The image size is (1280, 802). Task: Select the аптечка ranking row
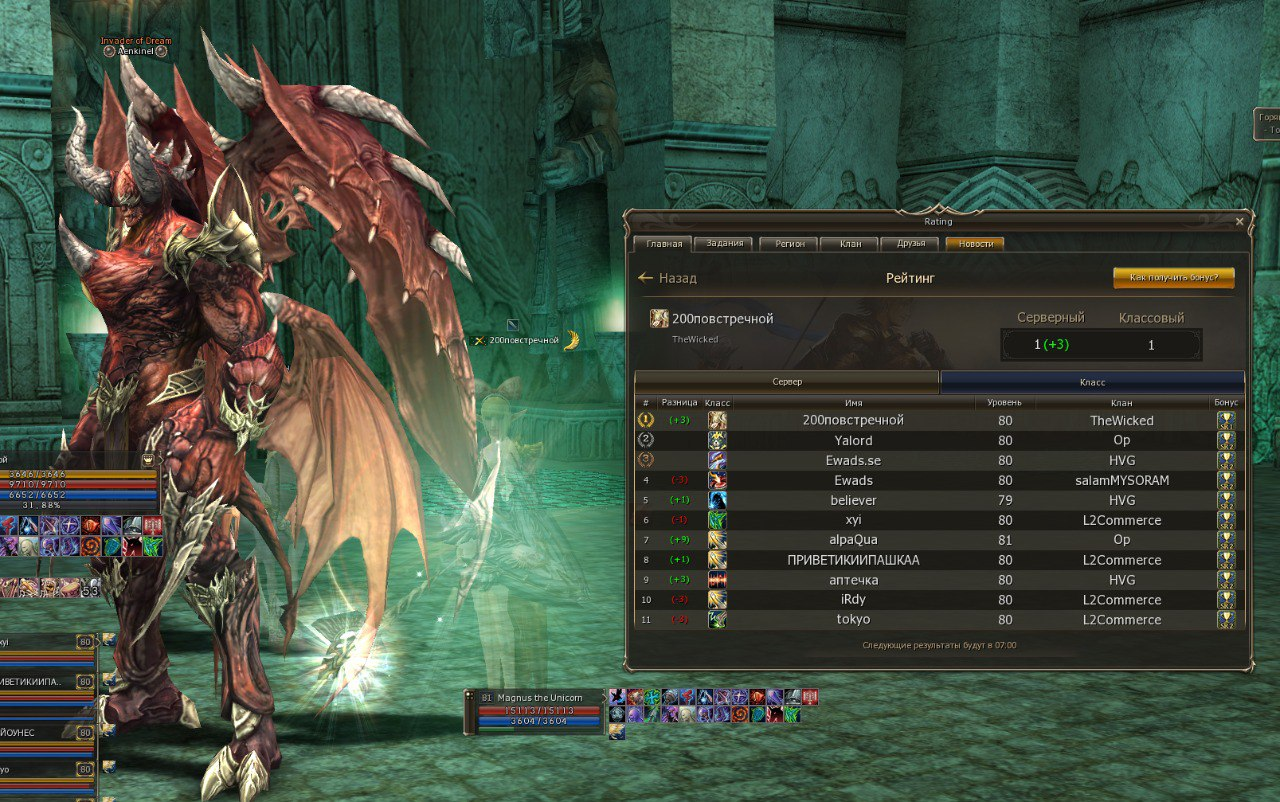[853, 580]
